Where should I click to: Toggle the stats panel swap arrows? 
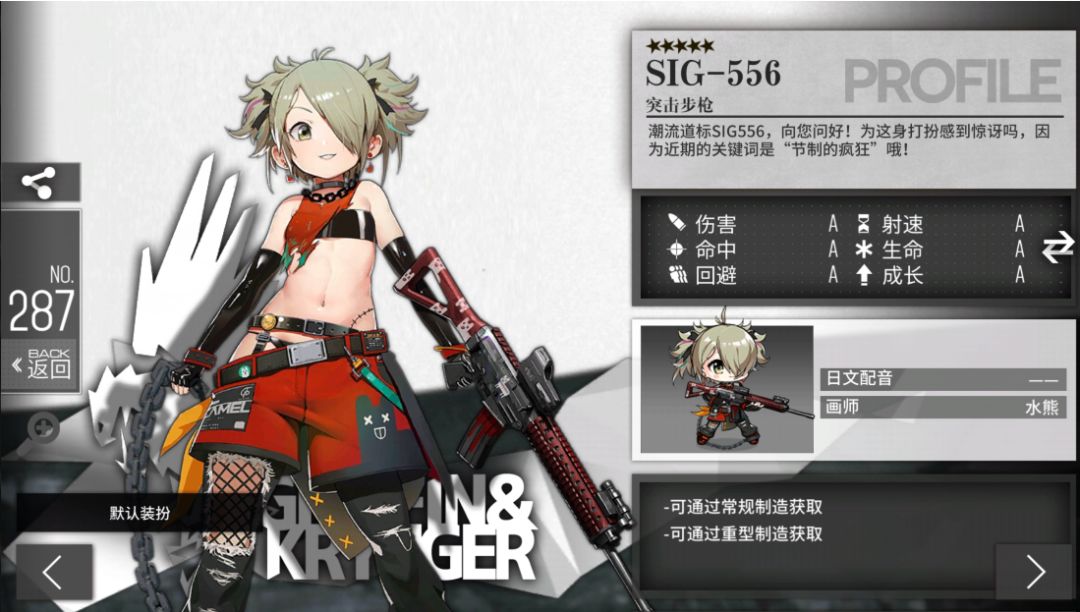tap(1057, 248)
